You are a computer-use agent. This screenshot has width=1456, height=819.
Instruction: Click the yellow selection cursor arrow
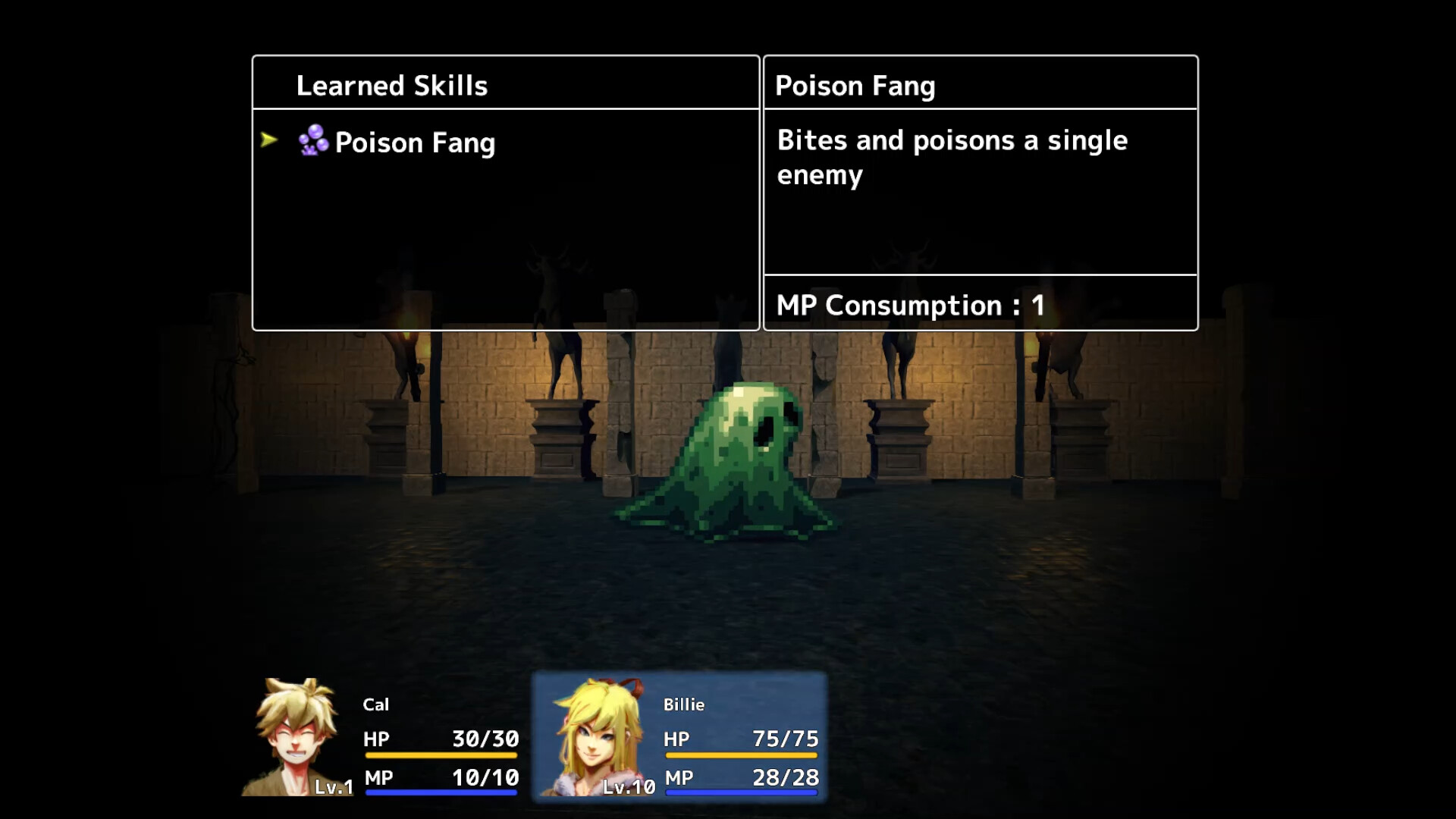270,141
